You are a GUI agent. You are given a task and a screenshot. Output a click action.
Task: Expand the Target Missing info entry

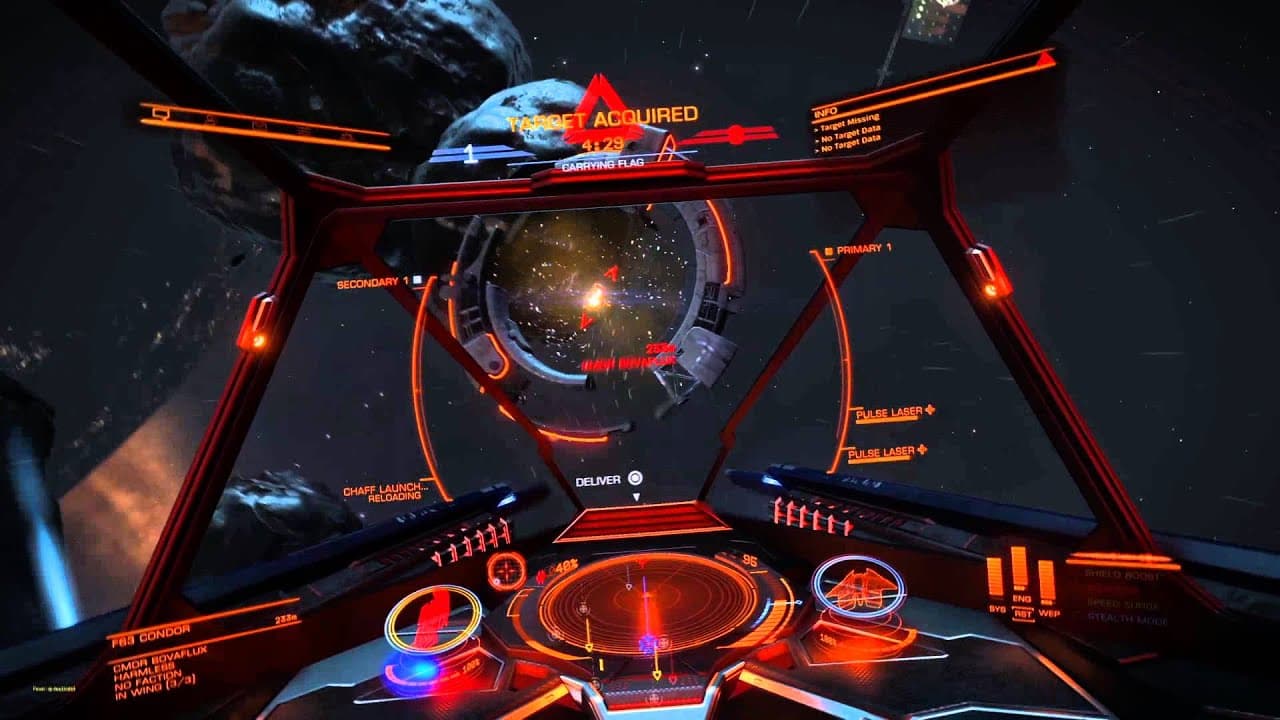pyautogui.click(x=850, y=124)
